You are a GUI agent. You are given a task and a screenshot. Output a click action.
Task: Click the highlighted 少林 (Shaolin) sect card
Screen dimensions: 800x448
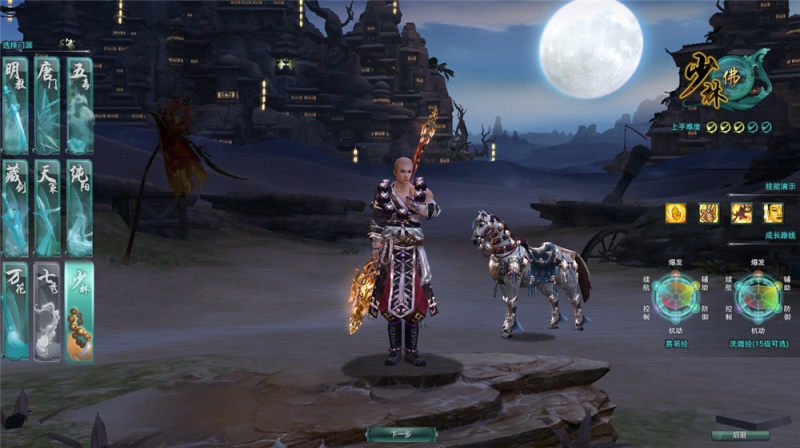[x=79, y=310]
